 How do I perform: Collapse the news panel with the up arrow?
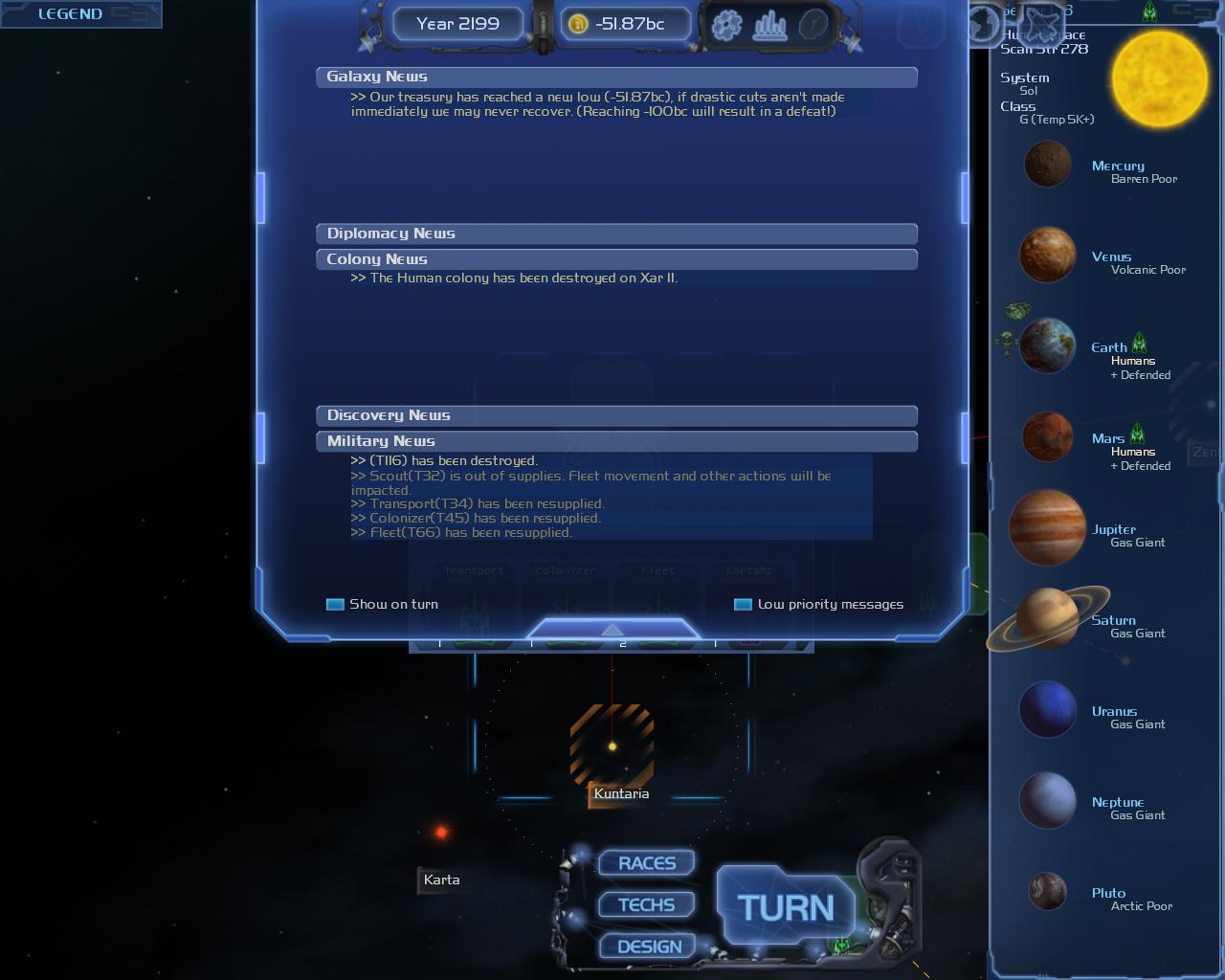pyautogui.click(x=612, y=630)
